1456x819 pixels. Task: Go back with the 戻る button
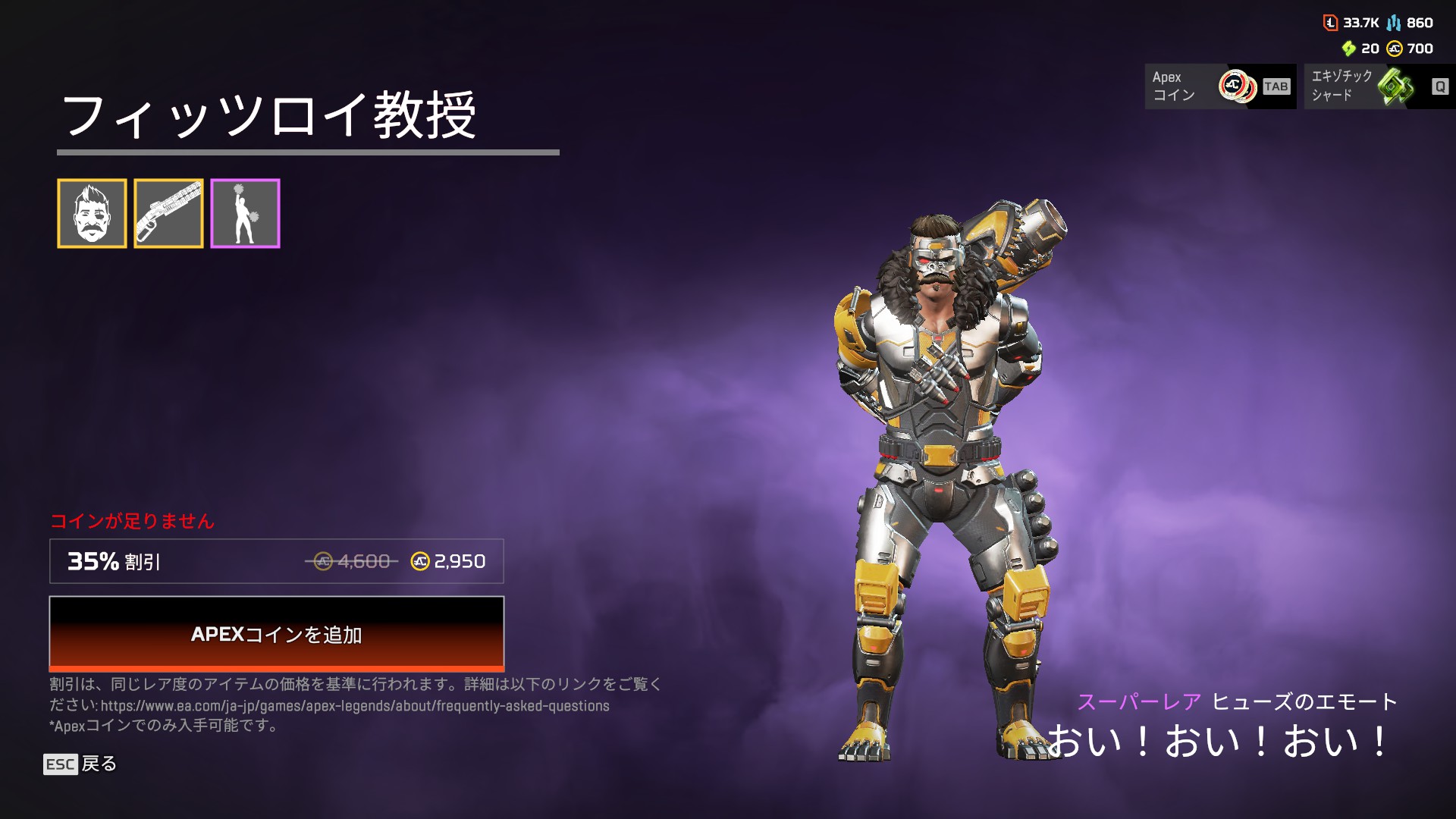[80, 764]
